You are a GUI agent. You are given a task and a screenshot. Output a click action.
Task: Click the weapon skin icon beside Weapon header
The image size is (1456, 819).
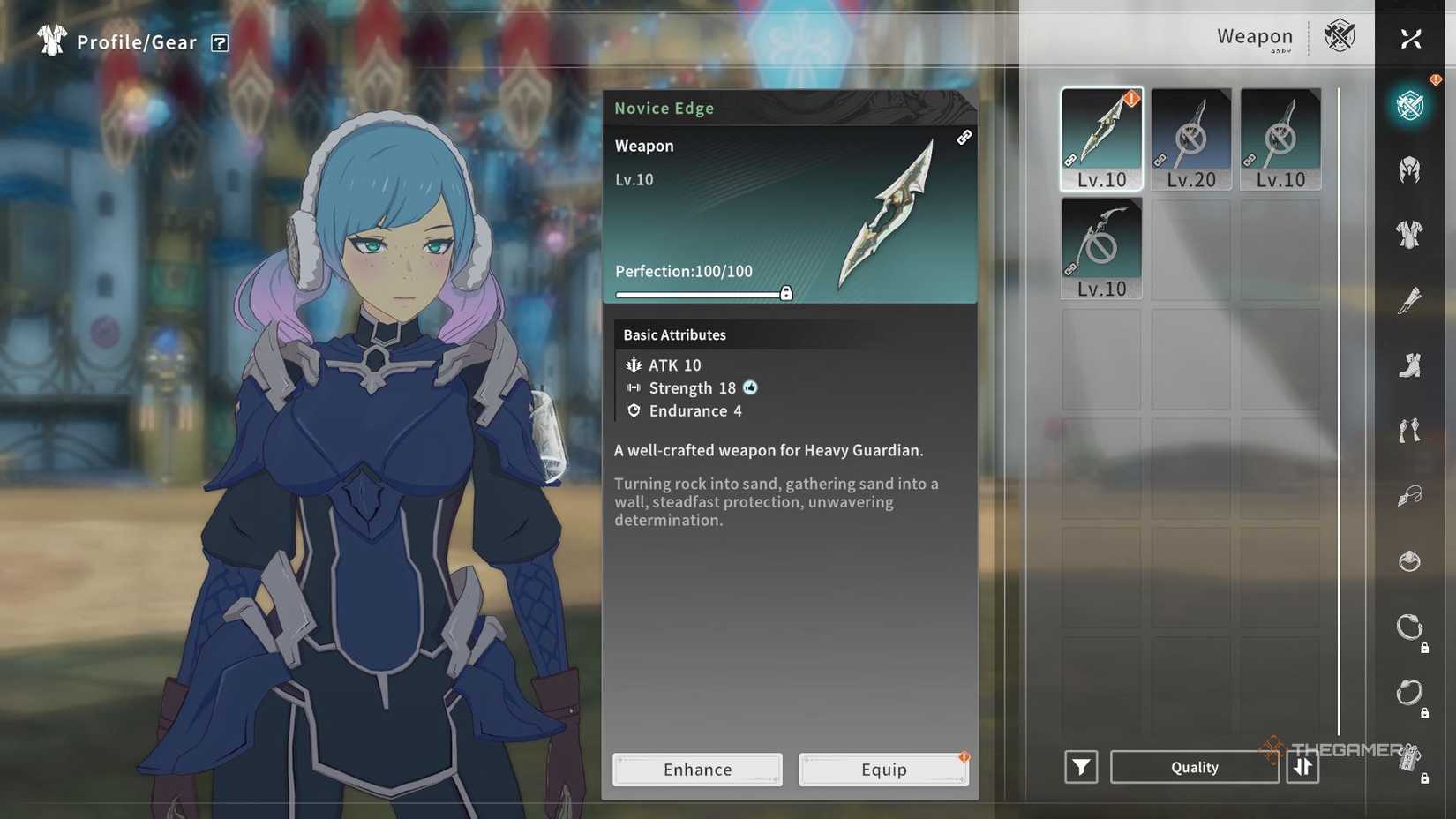click(x=1340, y=37)
